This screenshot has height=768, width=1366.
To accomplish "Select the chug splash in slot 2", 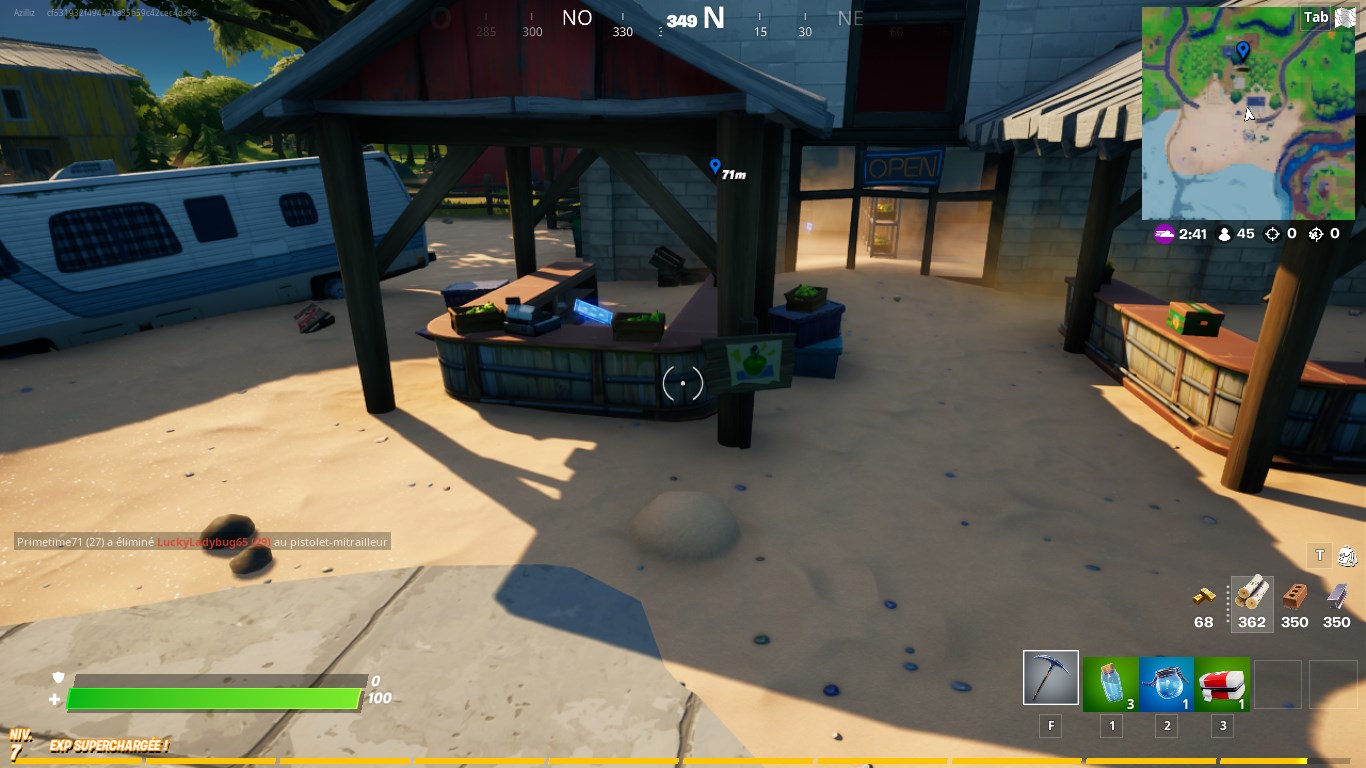I will point(1166,684).
